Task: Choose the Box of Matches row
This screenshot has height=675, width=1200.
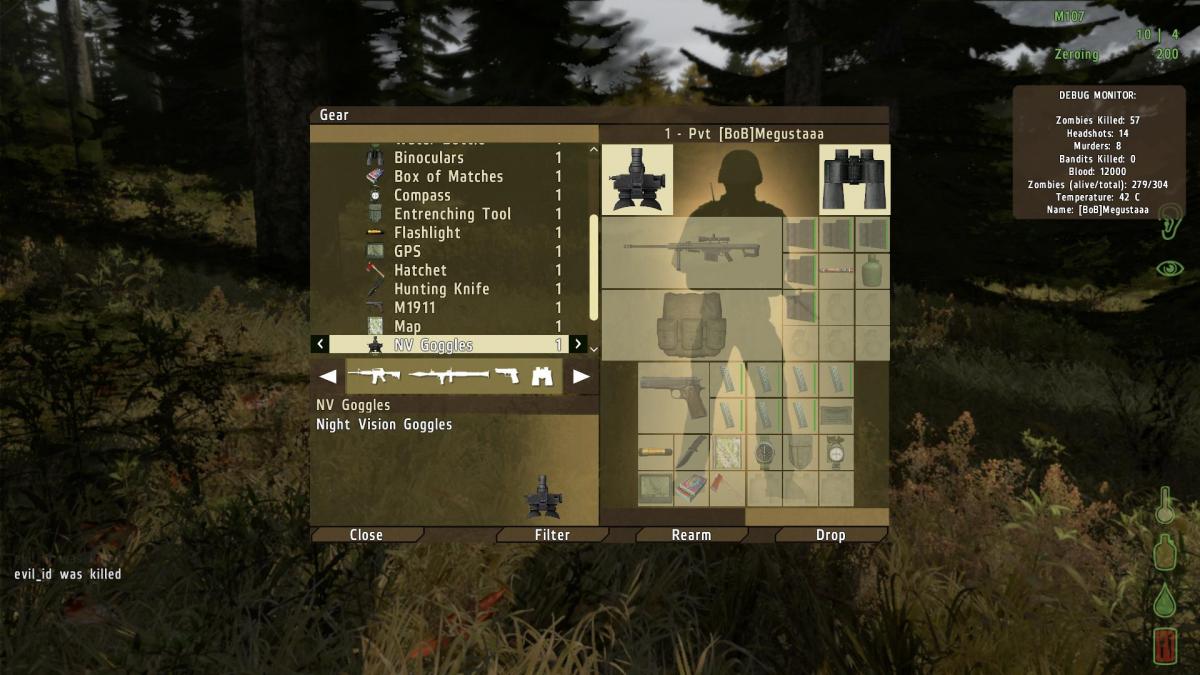Action: 448,177
